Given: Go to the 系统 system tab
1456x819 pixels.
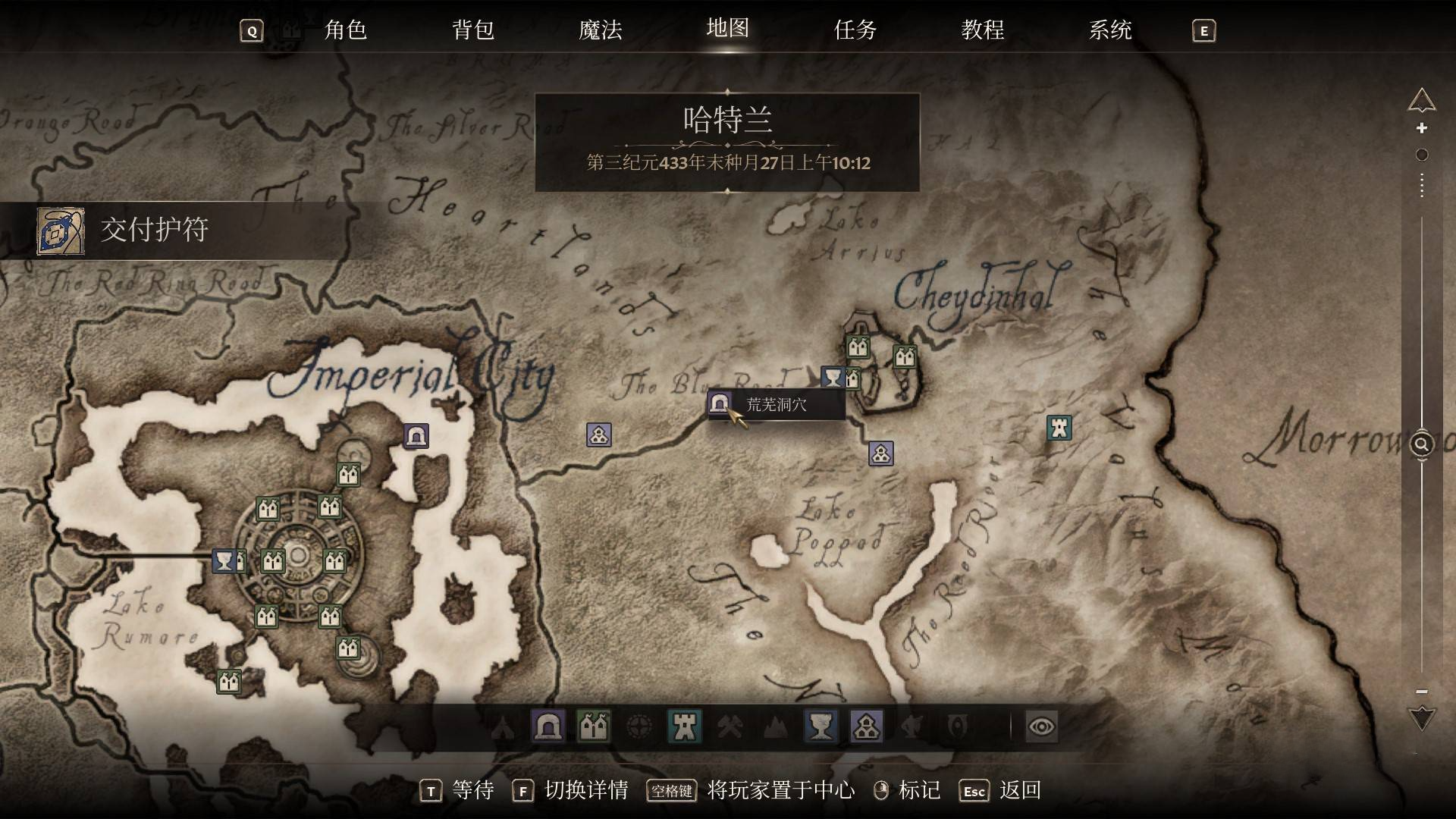Looking at the screenshot, I should [x=1109, y=30].
